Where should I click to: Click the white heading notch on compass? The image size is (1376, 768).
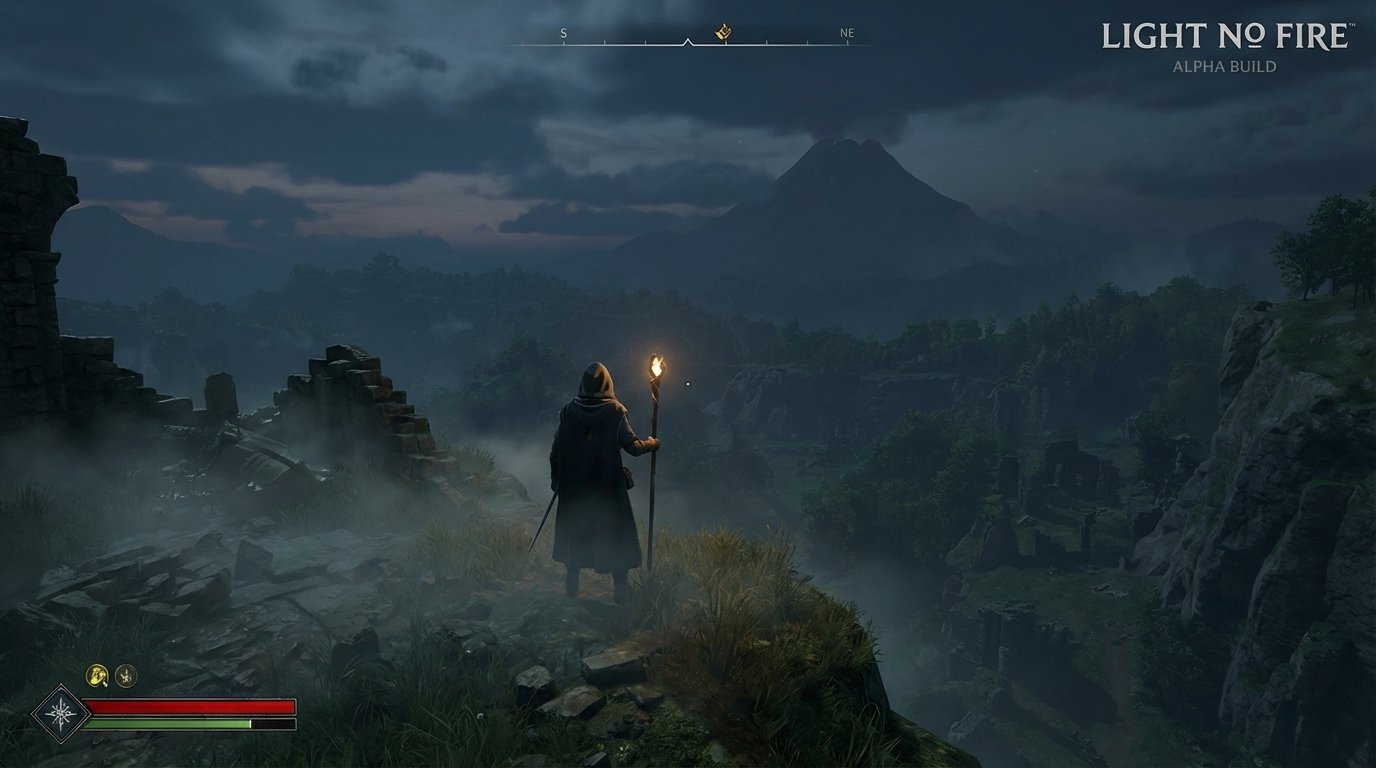click(x=688, y=42)
